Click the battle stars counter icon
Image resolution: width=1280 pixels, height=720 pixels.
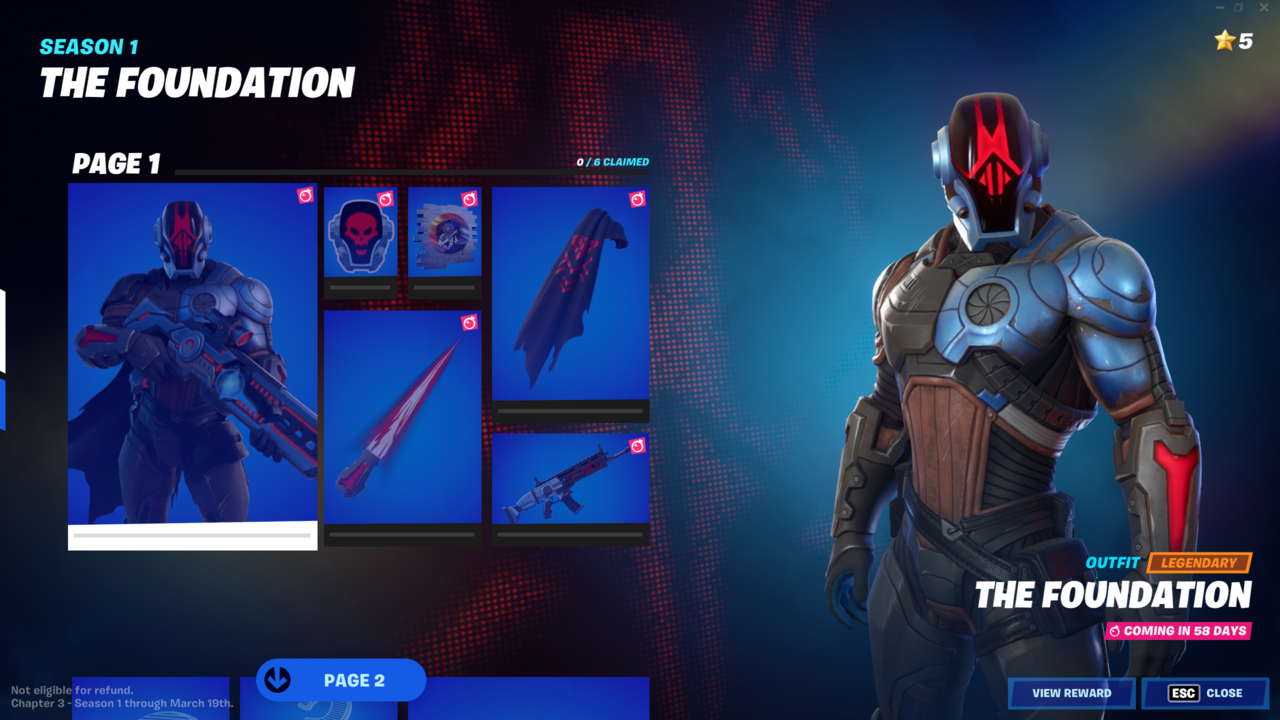coord(1225,42)
